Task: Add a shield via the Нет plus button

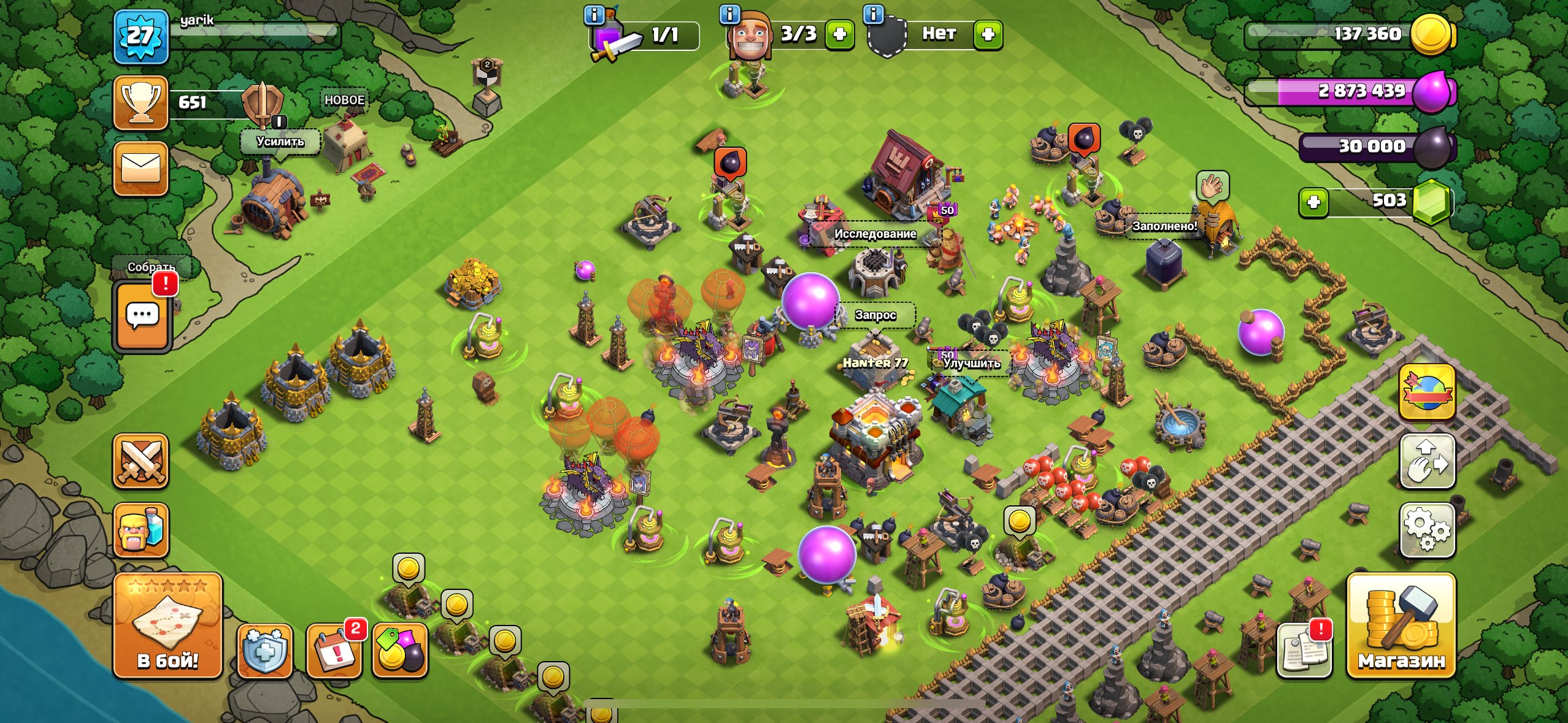Action: (x=988, y=34)
